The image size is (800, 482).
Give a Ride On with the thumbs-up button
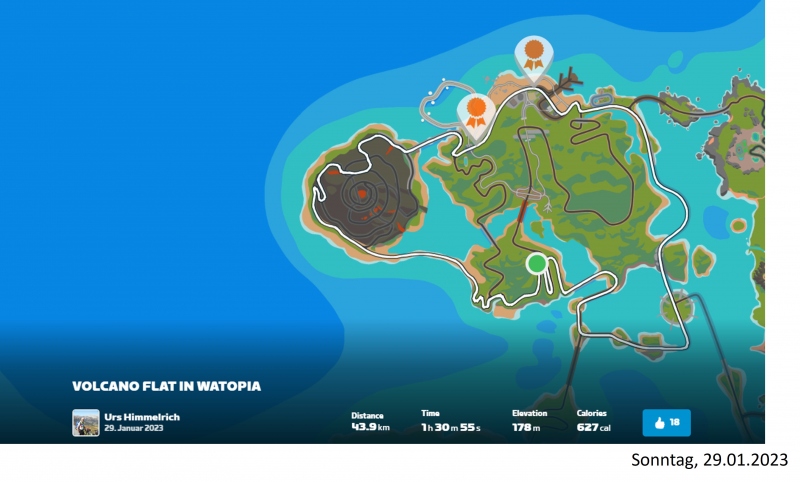666,422
